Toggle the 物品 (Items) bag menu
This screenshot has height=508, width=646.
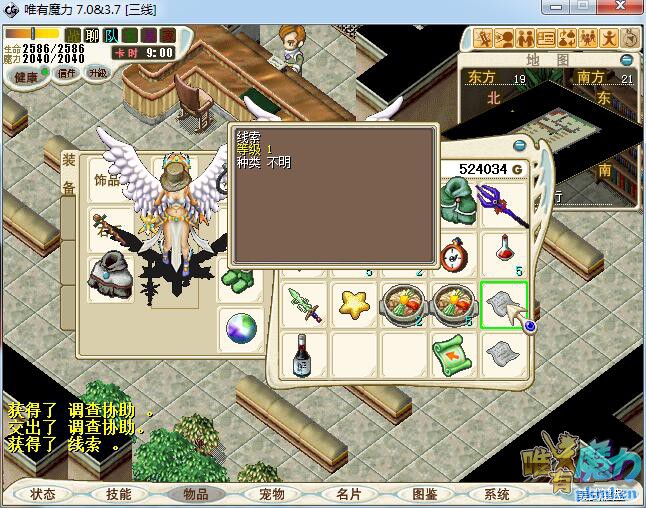[x=195, y=494]
